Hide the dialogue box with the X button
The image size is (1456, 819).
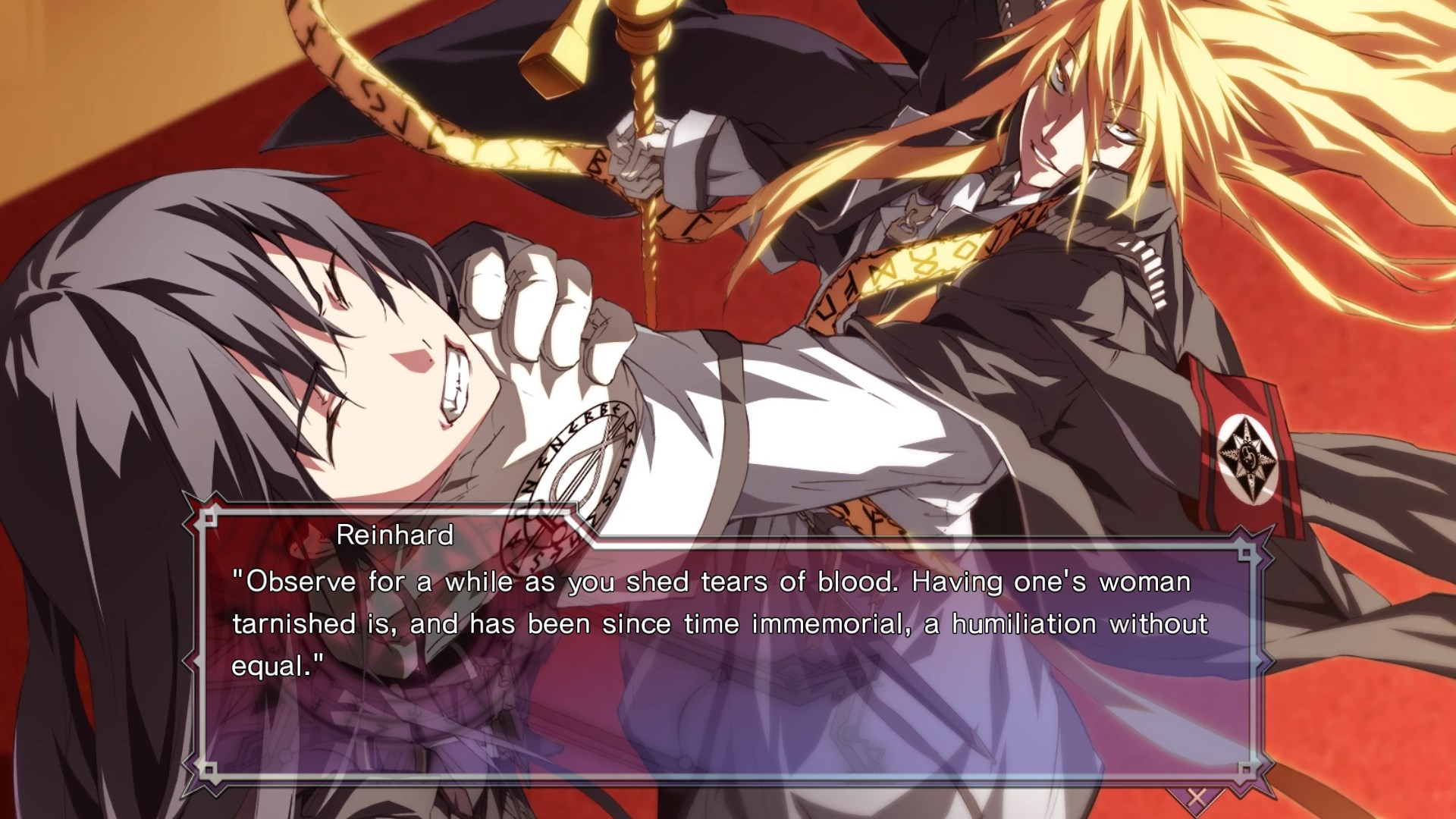pyautogui.click(x=1196, y=797)
